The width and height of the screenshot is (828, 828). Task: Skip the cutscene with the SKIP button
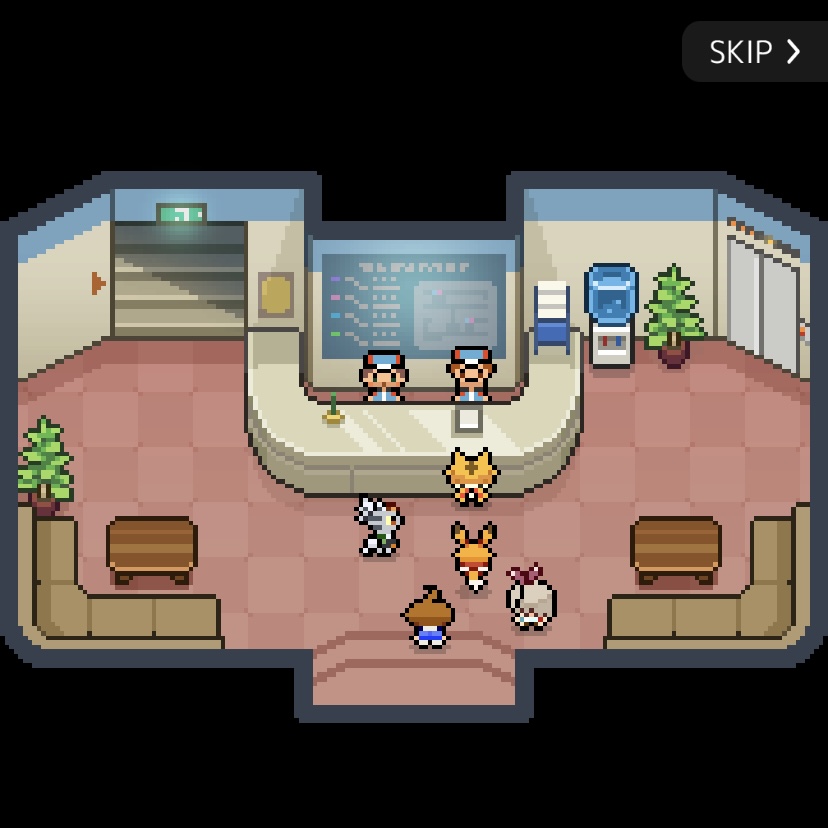tap(754, 51)
